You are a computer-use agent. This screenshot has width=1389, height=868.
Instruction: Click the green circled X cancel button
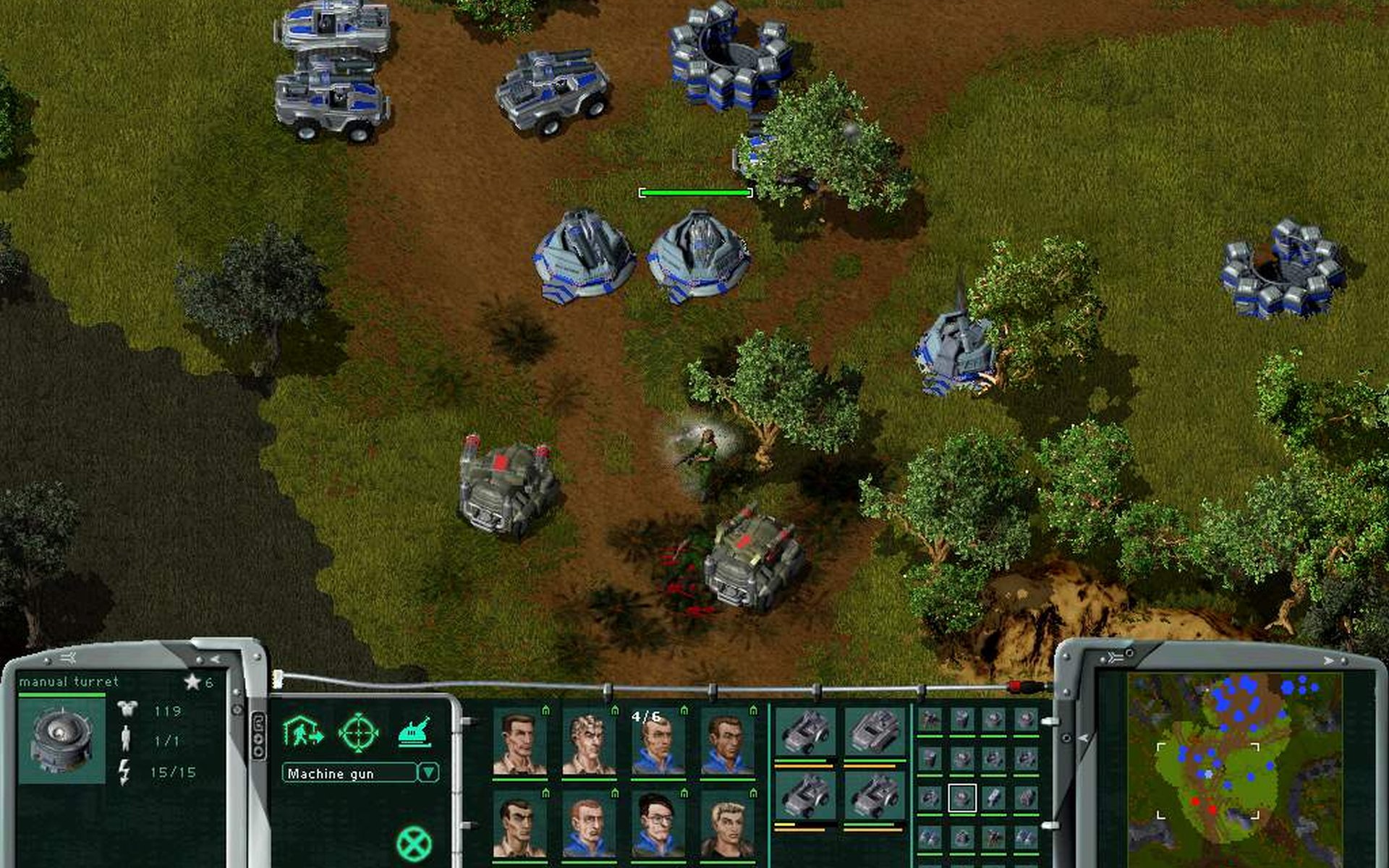click(x=414, y=843)
